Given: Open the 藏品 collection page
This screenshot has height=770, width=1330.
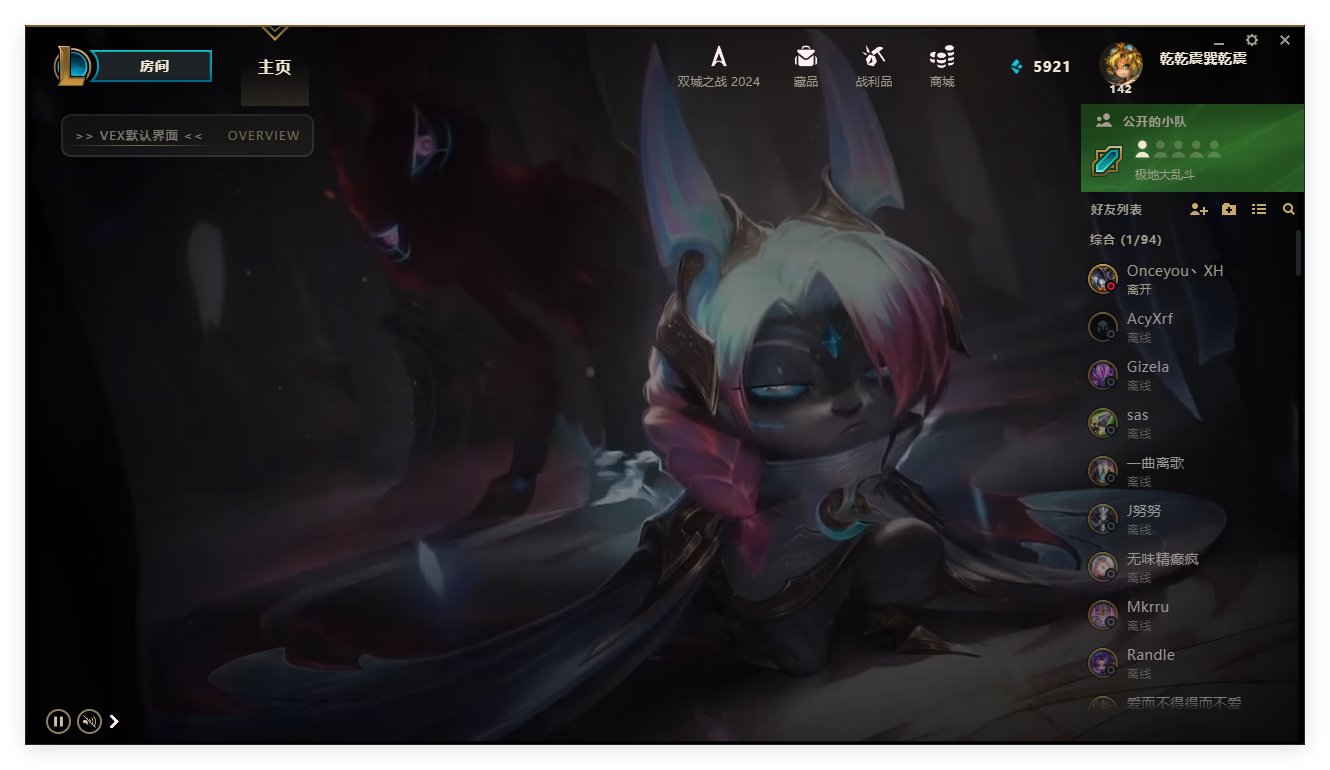Looking at the screenshot, I should click(x=805, y=66).
